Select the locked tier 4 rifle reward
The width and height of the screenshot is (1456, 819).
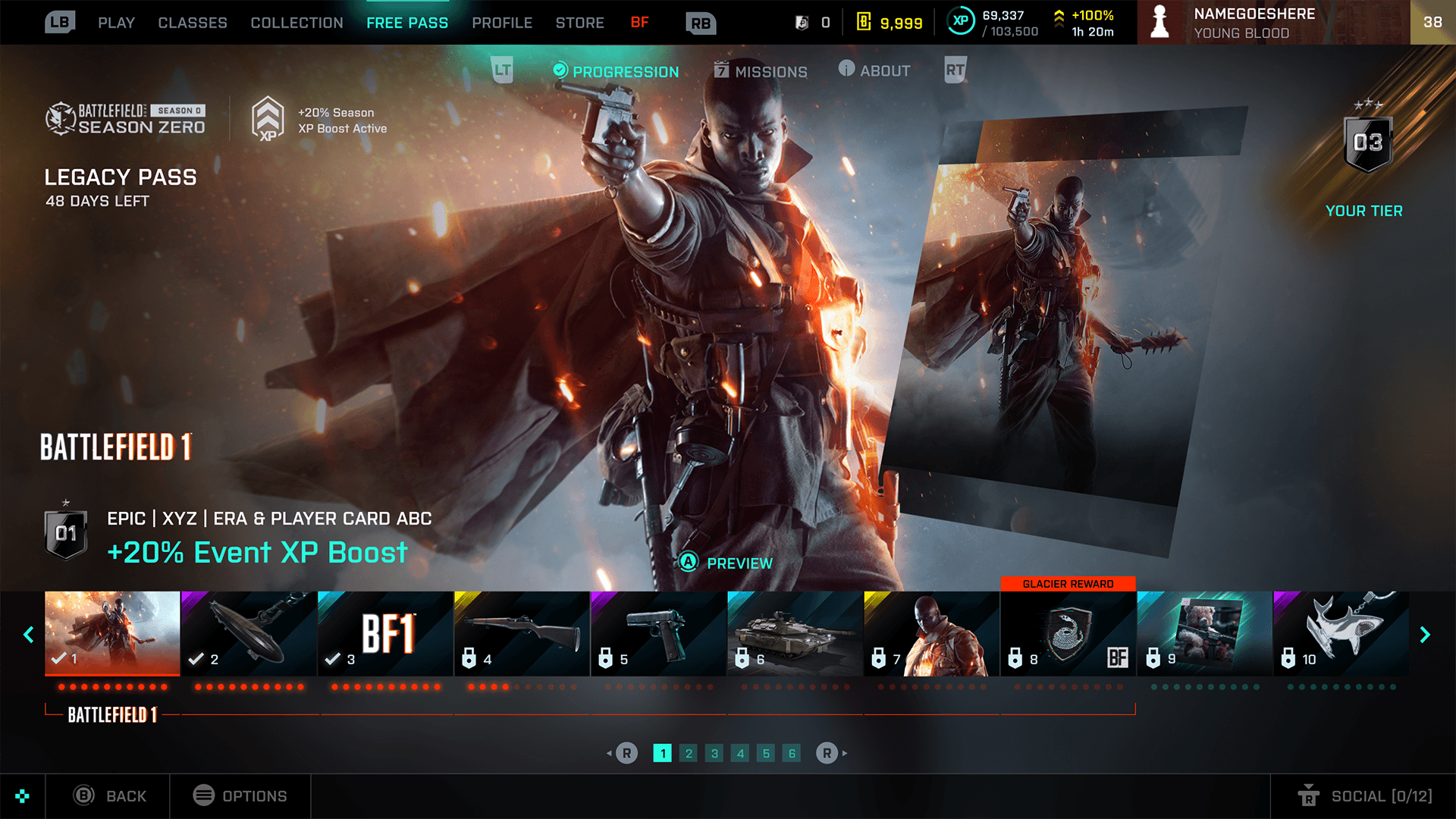(x=522, y=633)
